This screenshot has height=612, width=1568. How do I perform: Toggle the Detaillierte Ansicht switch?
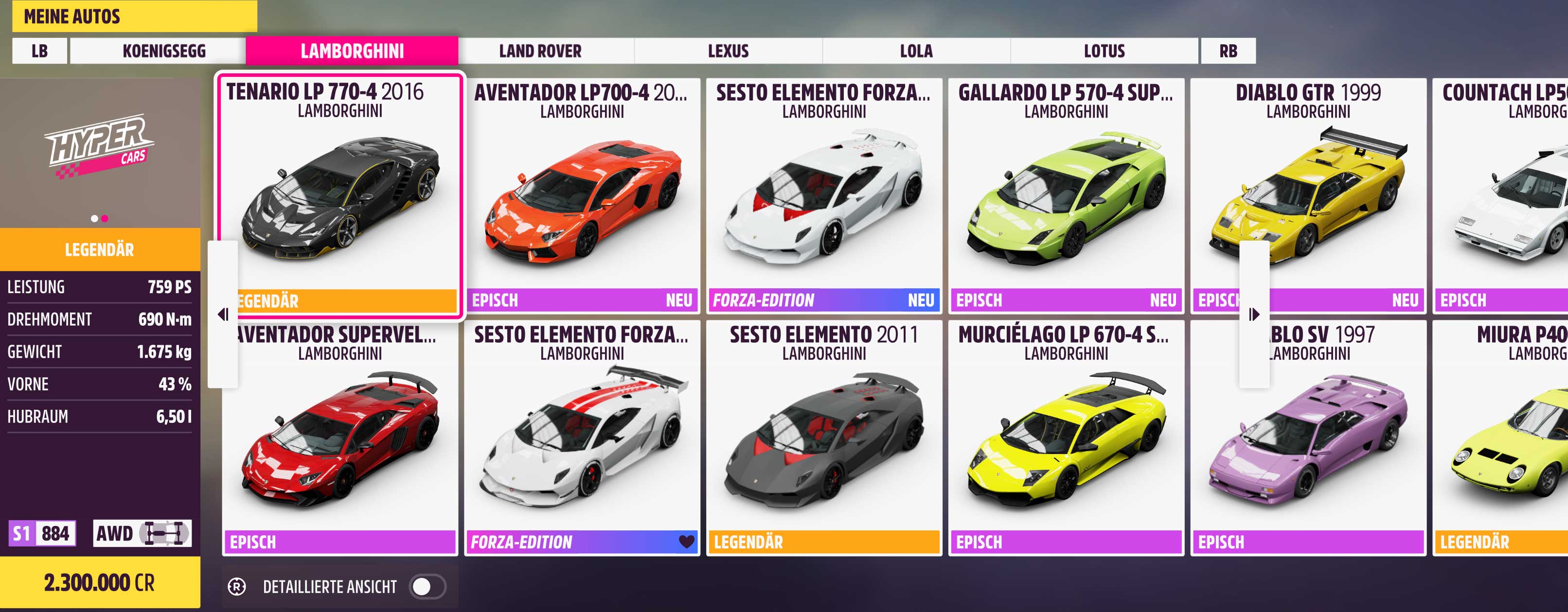point(428,586)
